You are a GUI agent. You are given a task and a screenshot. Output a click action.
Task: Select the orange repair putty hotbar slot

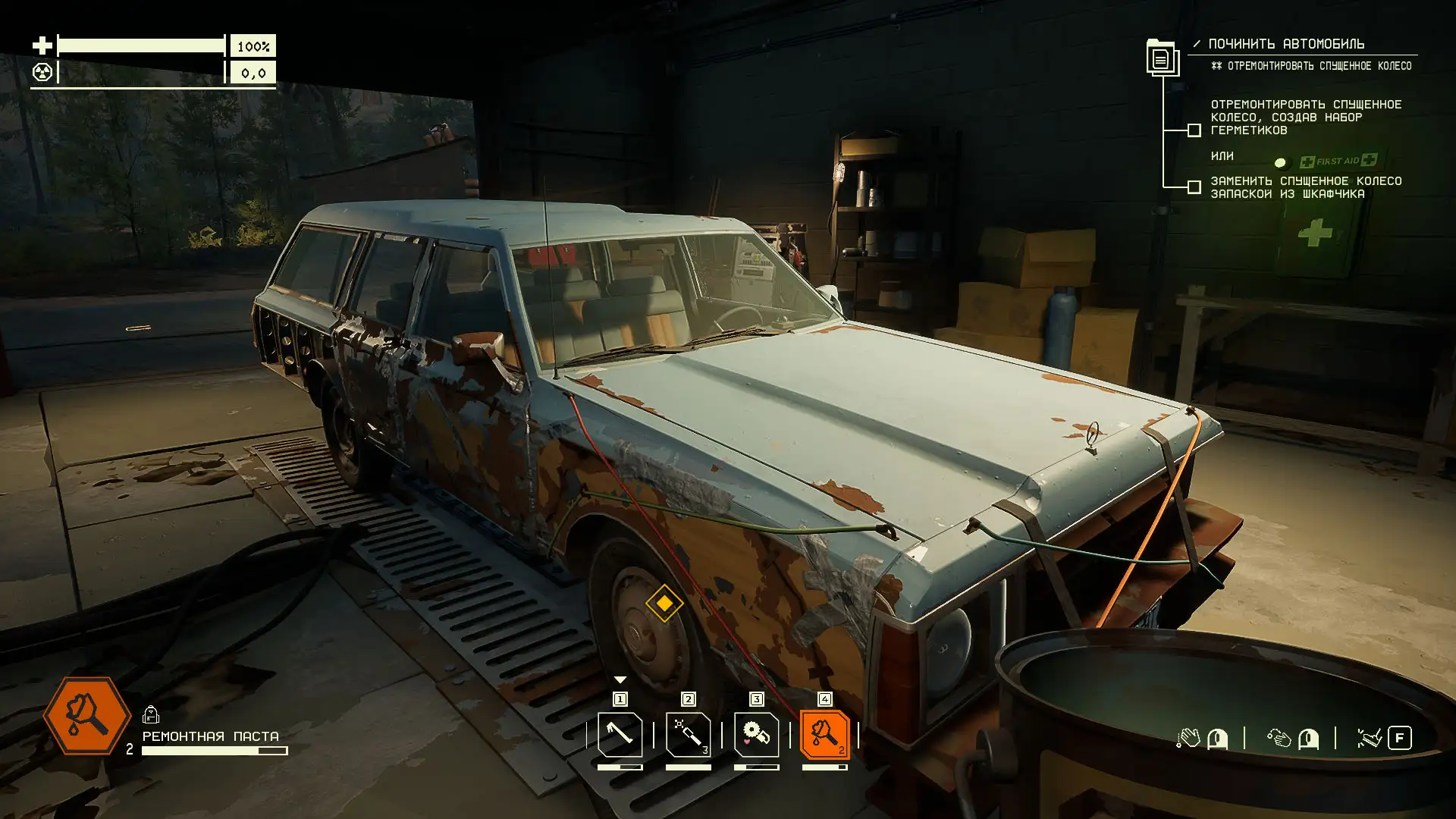[824, 734]
